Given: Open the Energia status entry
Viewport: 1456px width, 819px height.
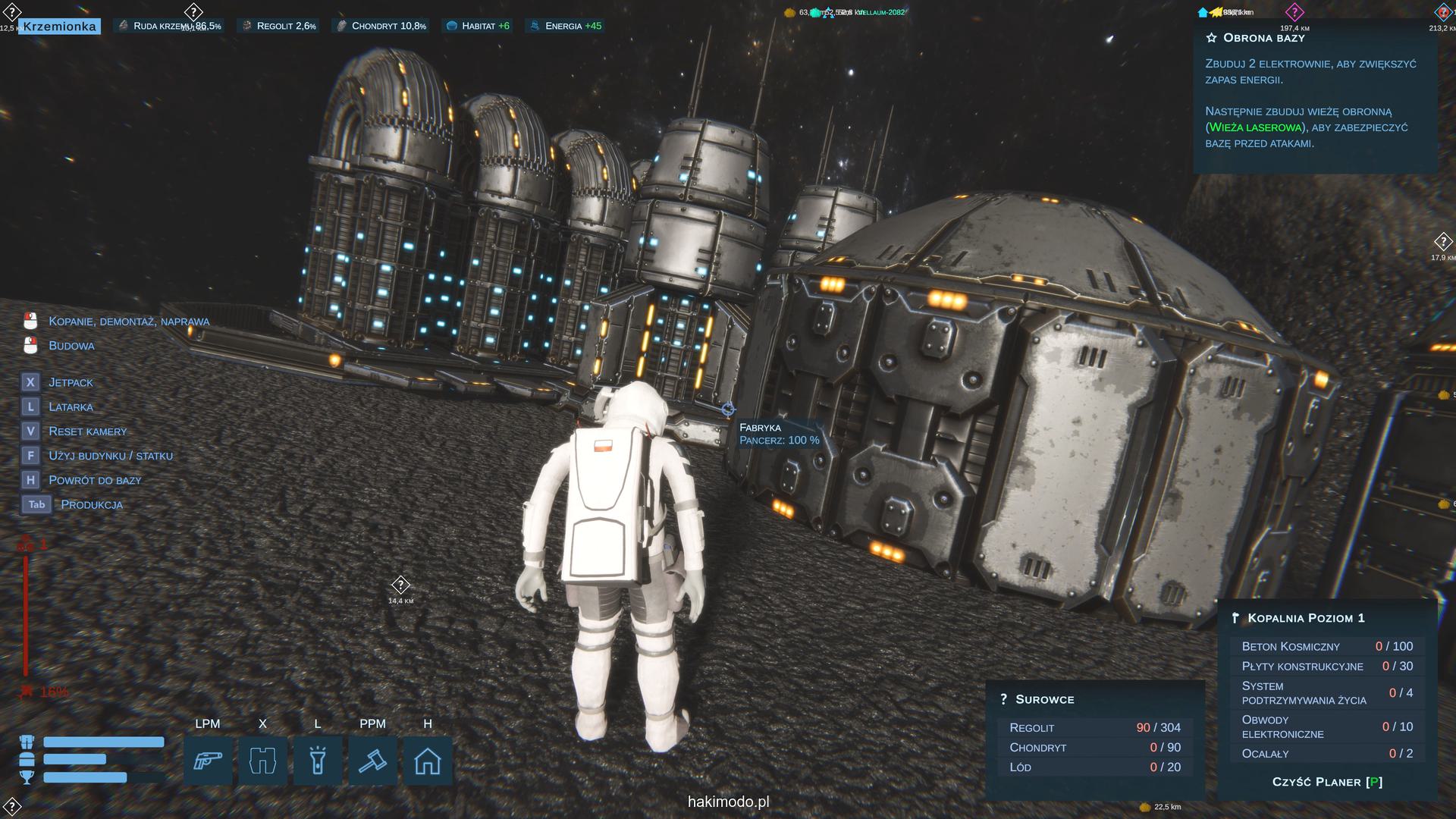Looking at the screenshot, I should click(x=566, y=26).
